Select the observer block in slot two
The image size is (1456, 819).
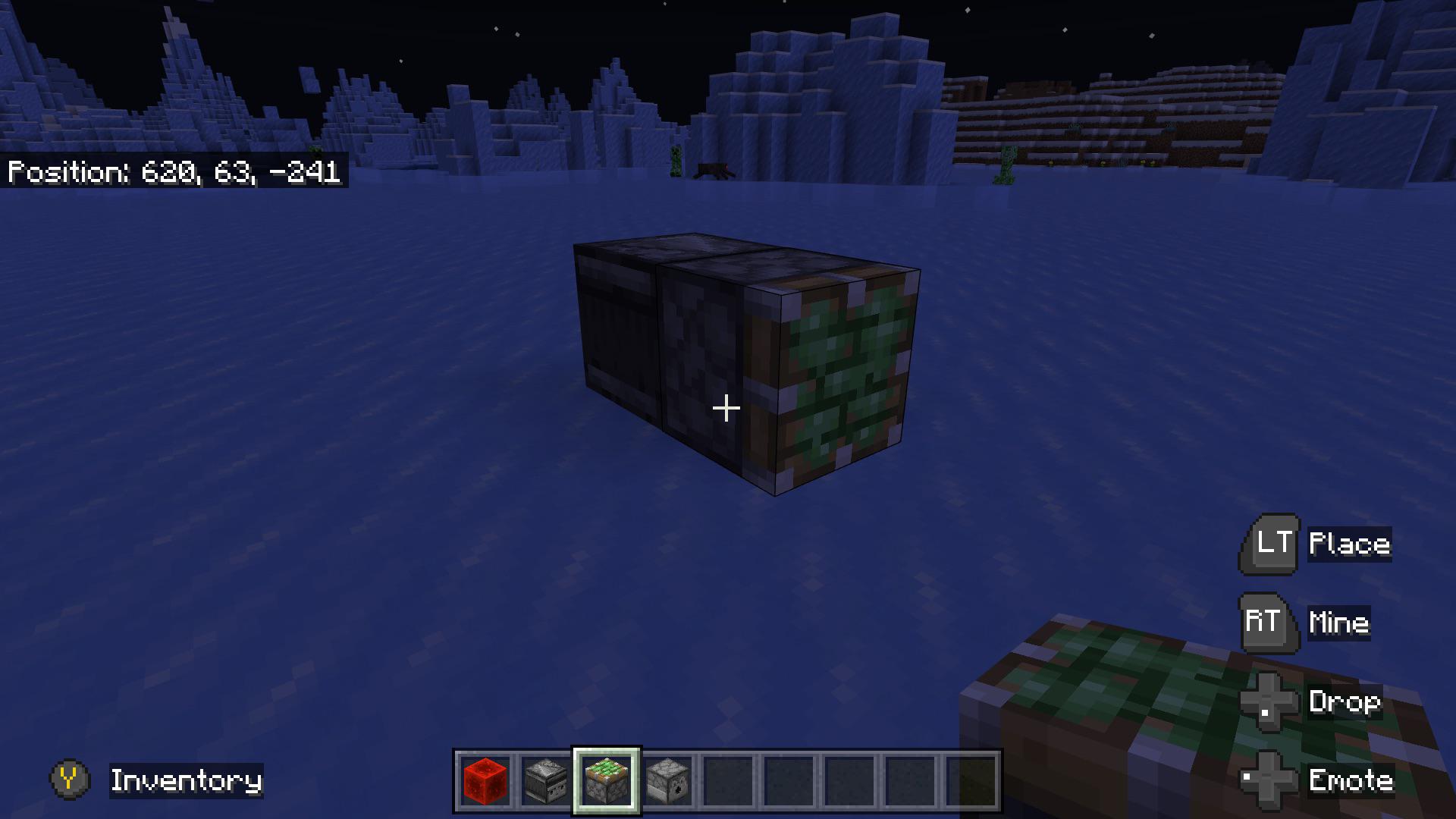(545, 781)
